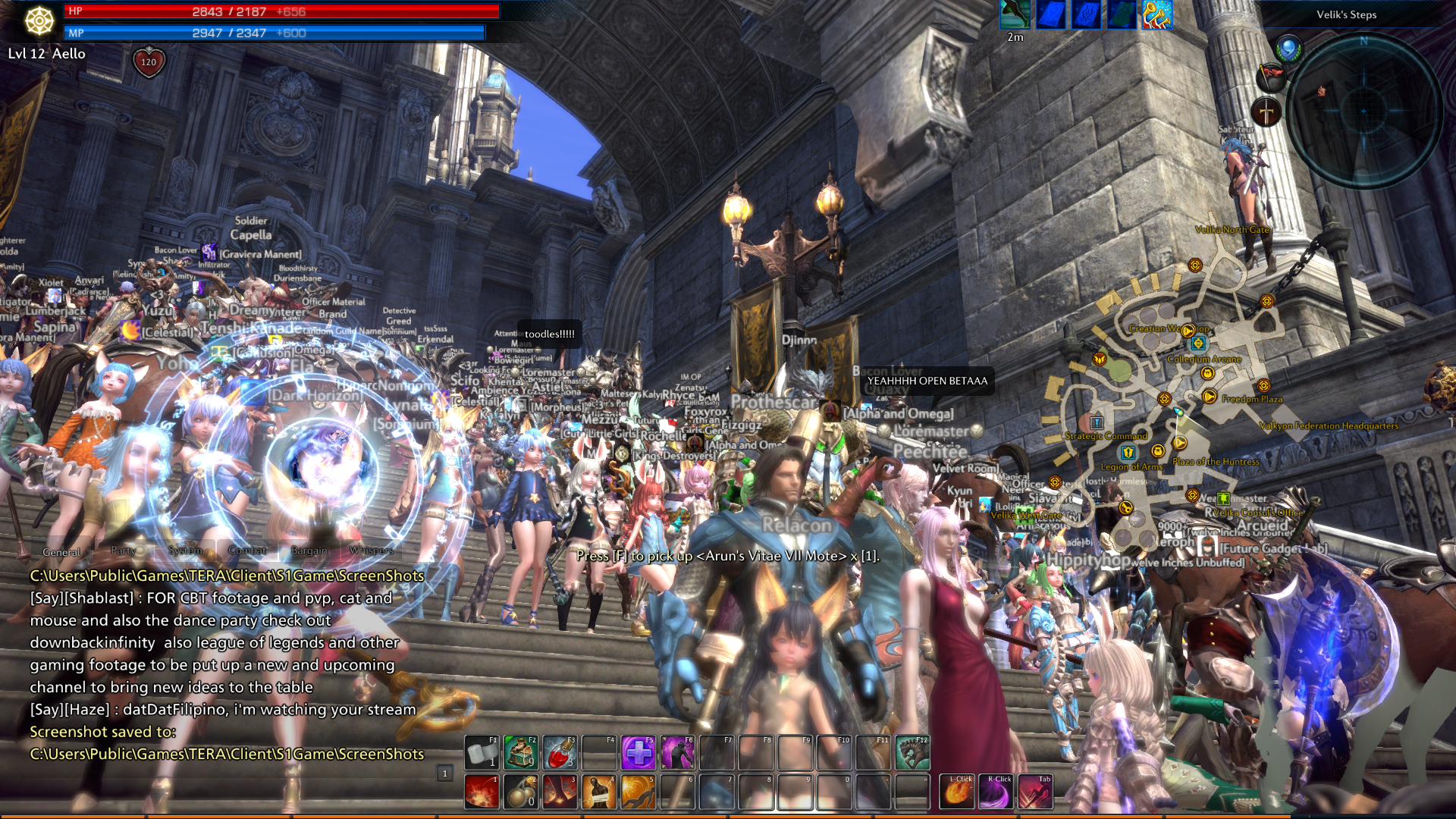Drink the red potion in slot F3
Viewport: 1456px width, 819px height.
point(560,752)
